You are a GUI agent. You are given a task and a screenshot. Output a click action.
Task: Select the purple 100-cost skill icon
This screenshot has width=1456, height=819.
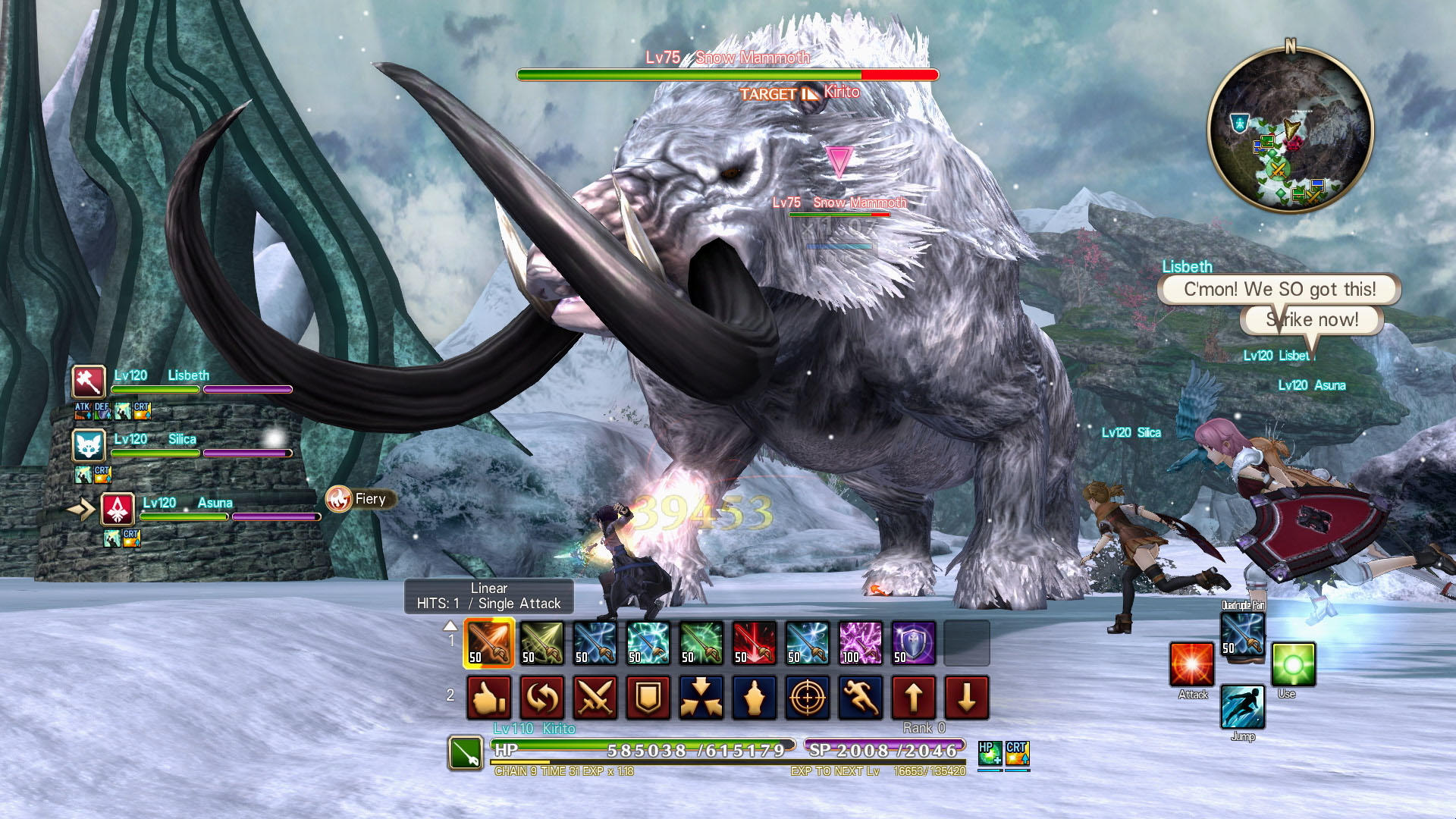click(x=861, y=643)
